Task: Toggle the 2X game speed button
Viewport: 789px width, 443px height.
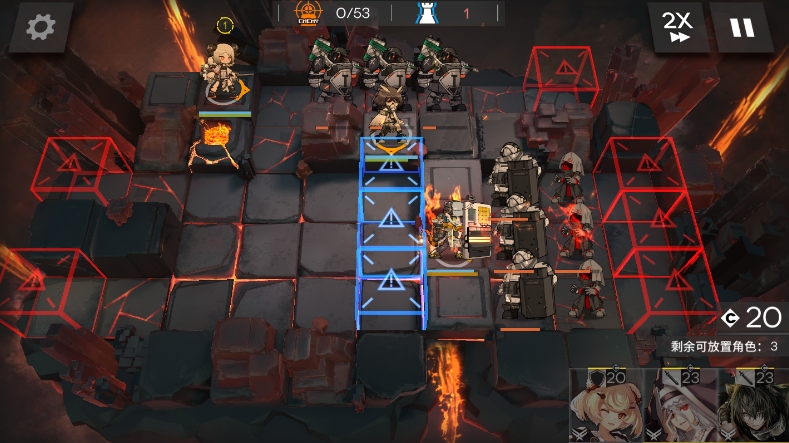Action: pos(676,27)
